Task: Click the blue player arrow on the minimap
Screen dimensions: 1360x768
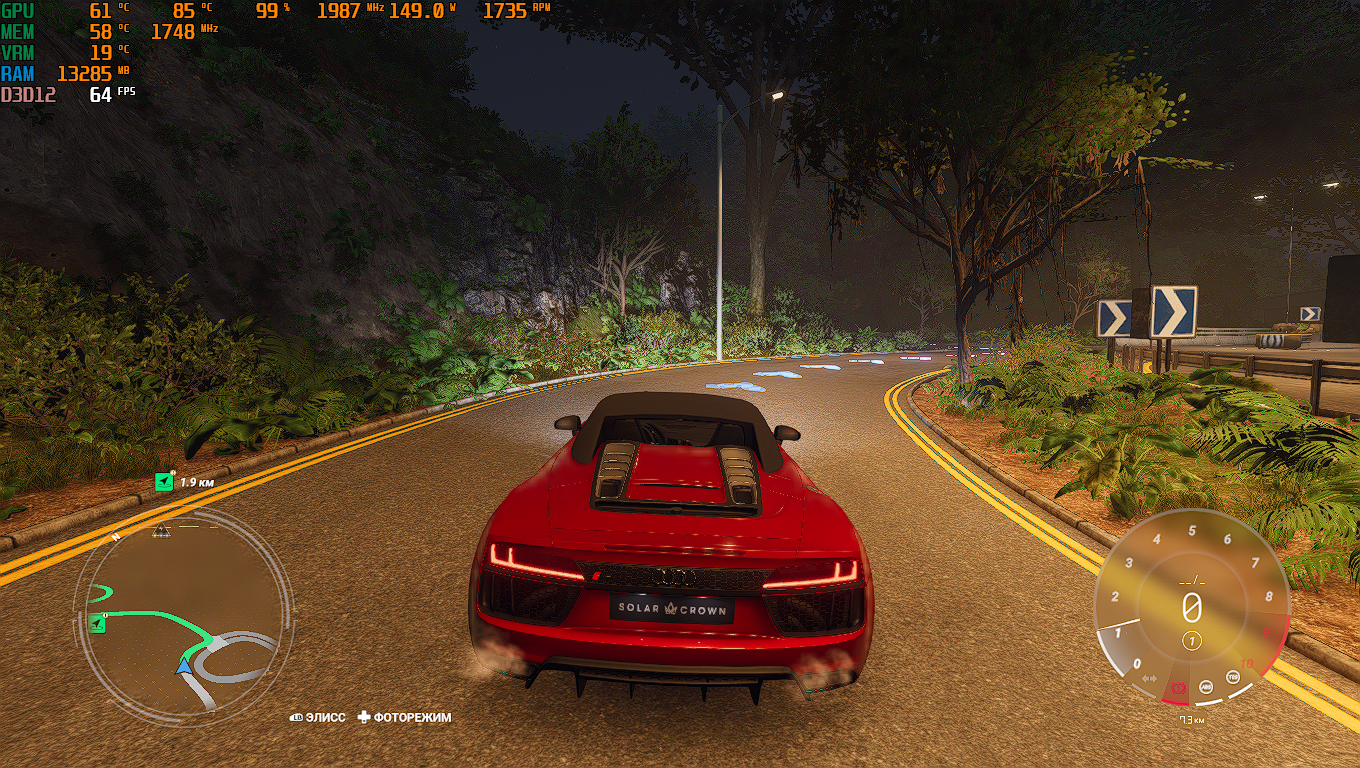Action: 184,665
